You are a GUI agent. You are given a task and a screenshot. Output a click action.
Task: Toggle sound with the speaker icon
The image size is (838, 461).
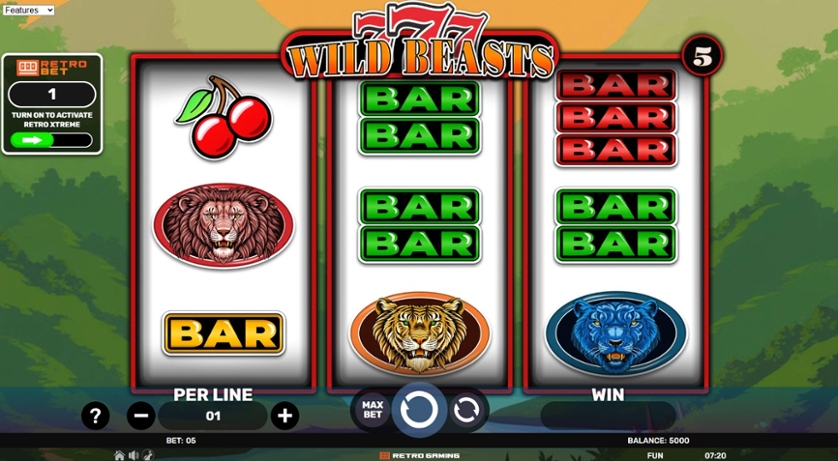[x=133, y=455]
